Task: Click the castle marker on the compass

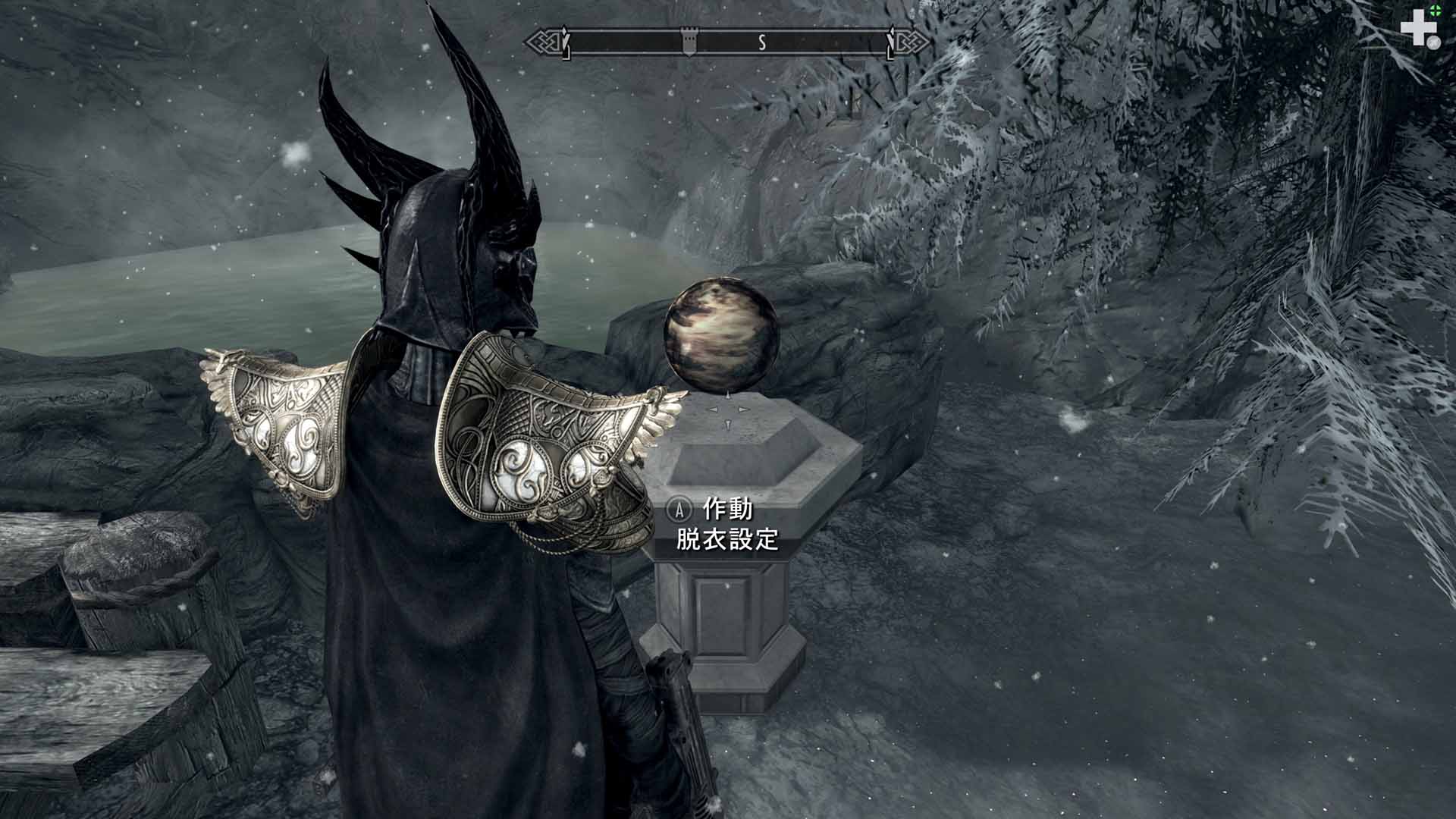Action: click(x=689, y=43)
